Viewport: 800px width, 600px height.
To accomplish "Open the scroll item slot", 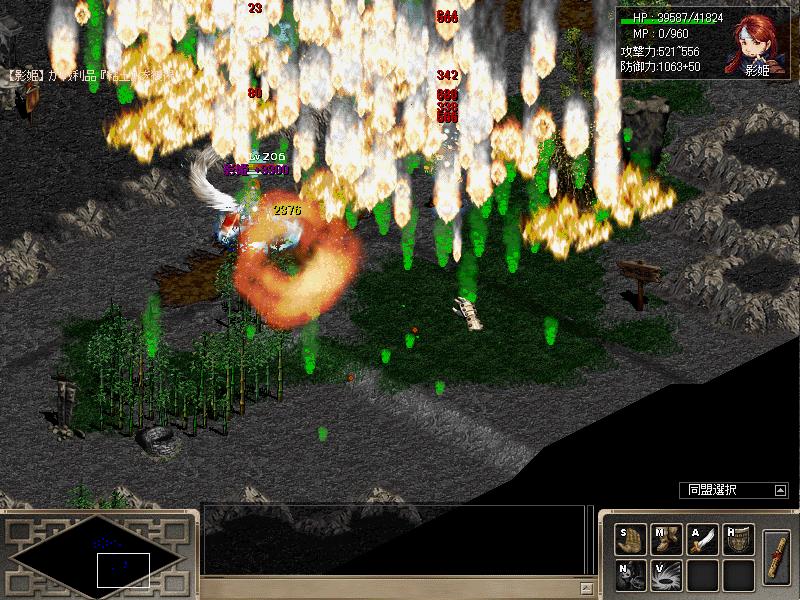I will 776,556.
